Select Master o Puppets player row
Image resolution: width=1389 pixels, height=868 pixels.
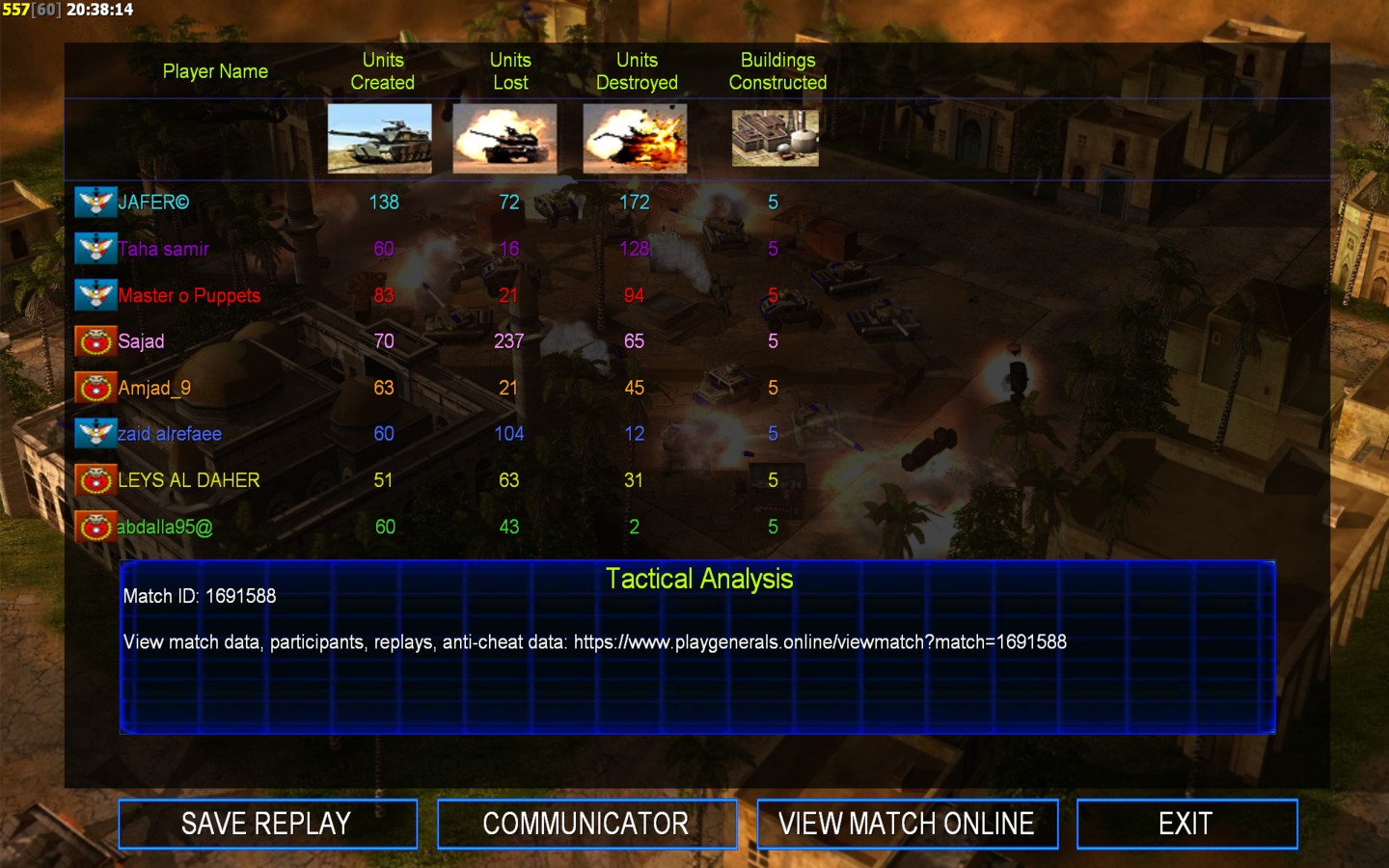[189, 295]
